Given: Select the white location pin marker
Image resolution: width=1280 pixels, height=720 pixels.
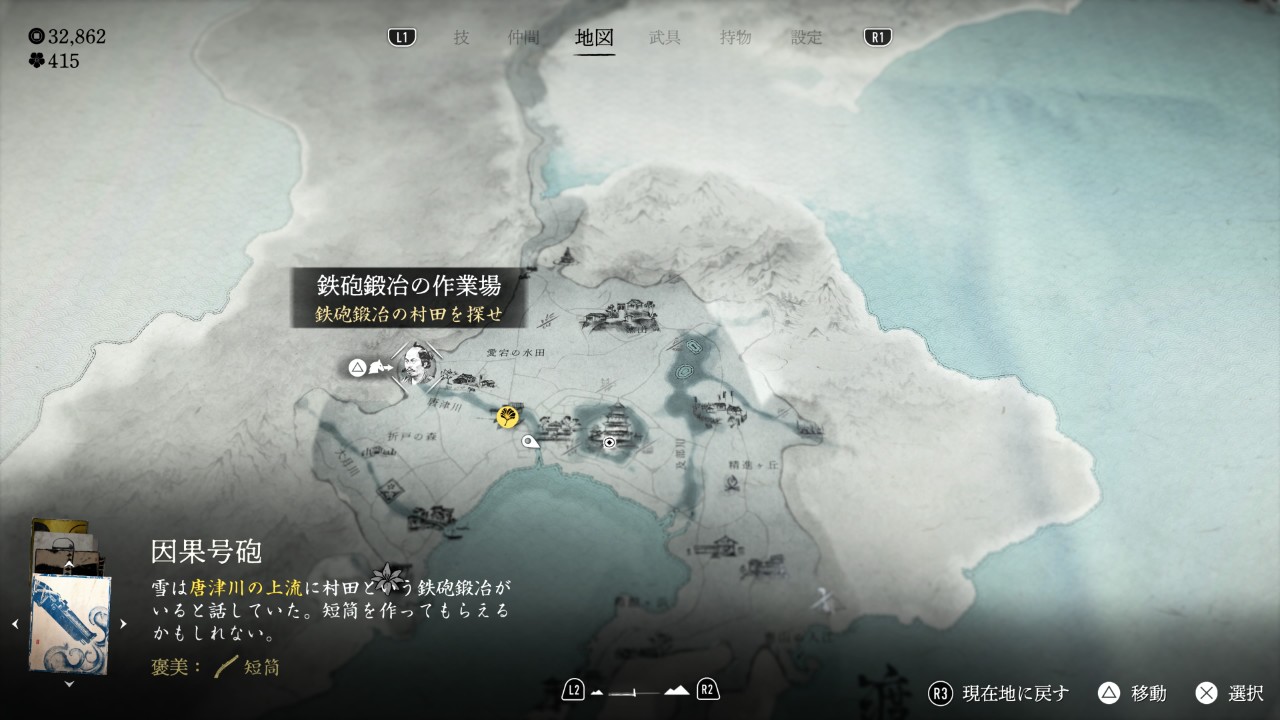Looking at the screenshot, I should (x=530, y=440).
